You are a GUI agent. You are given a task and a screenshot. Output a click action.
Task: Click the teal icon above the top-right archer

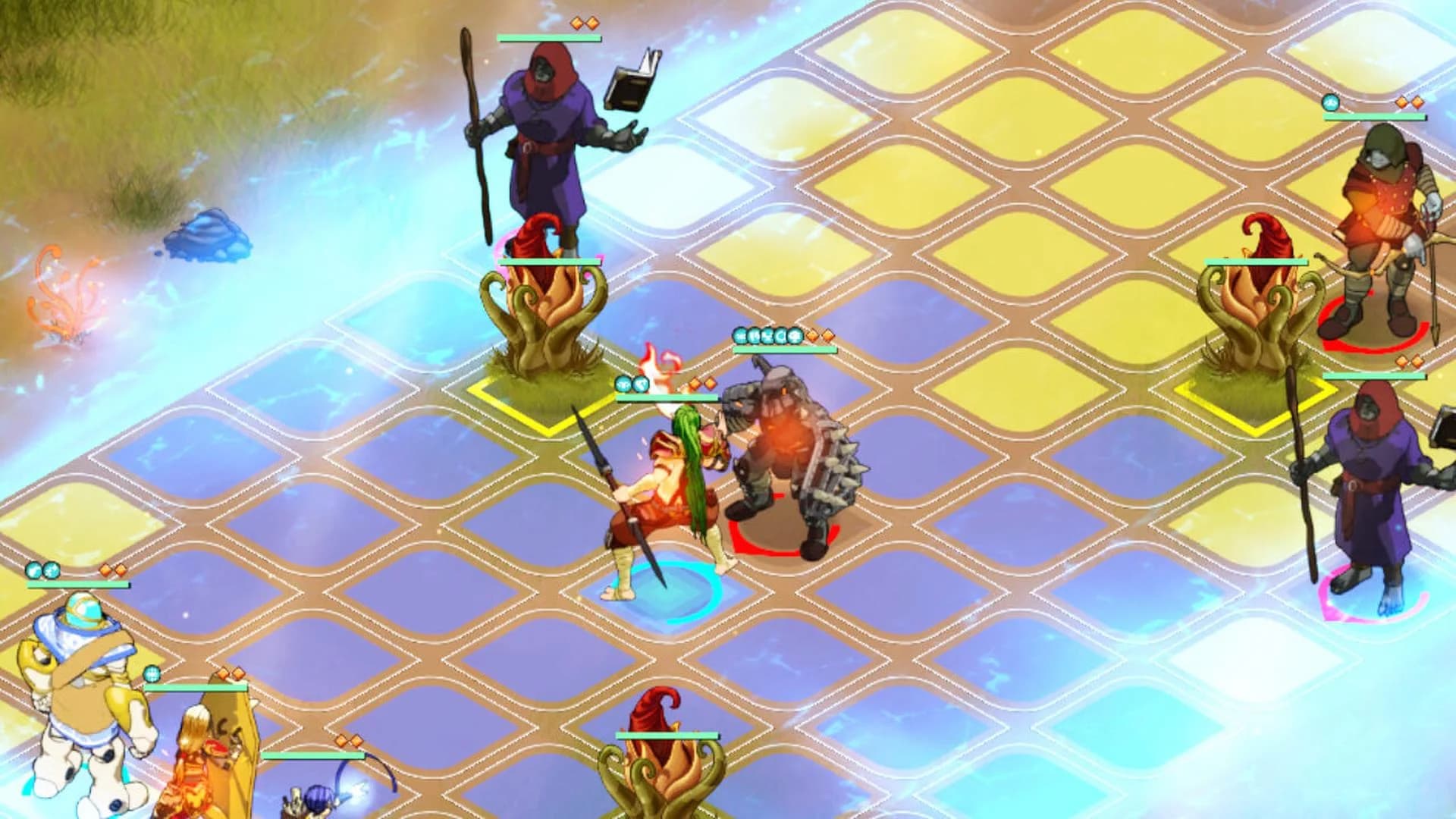(x=1331, y=103)
